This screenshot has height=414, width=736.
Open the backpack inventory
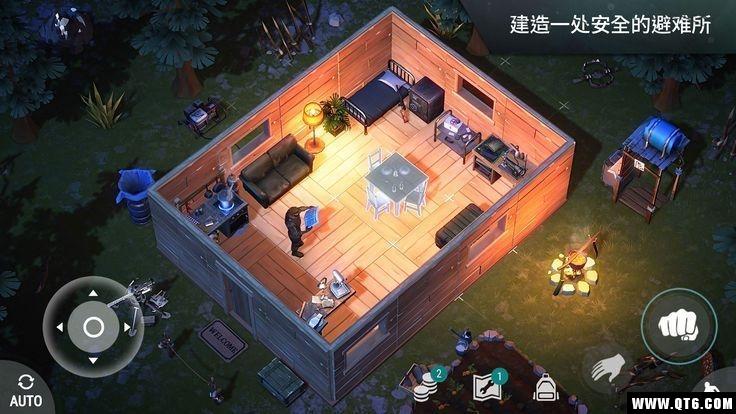click(545, 386)
